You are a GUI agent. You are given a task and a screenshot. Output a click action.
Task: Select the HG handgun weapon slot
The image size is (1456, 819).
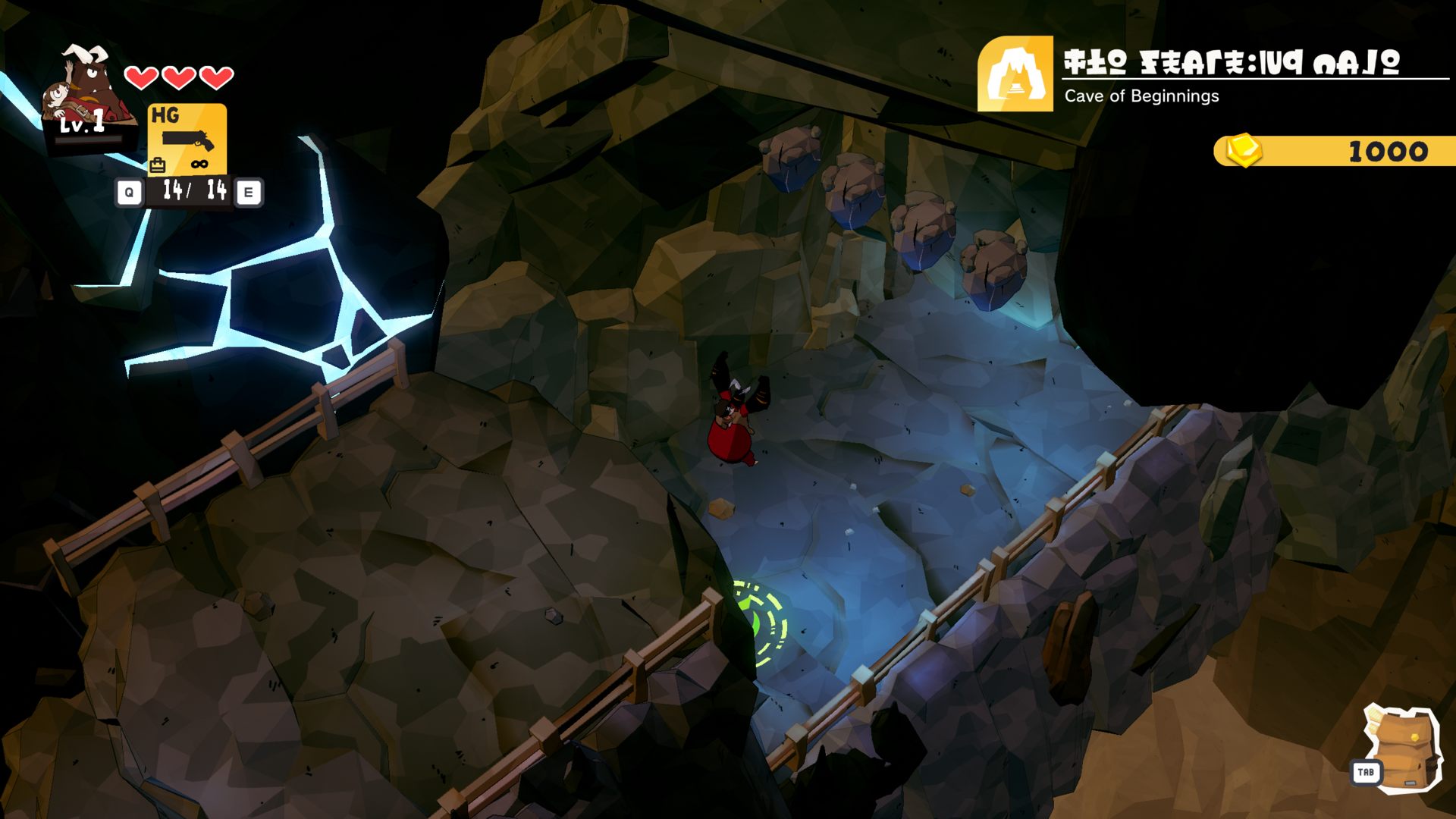point(187,140)
